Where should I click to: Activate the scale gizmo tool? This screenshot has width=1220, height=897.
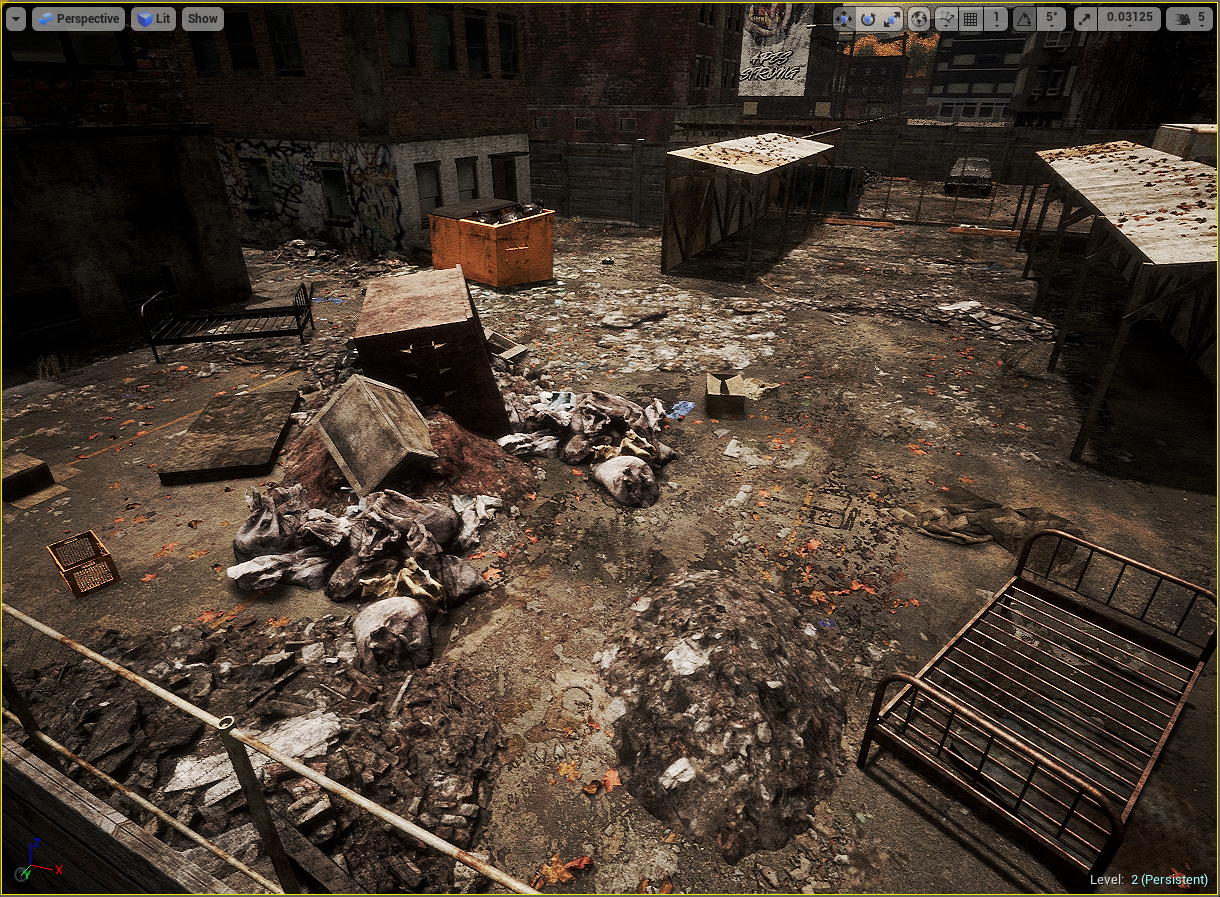click(x=892, y=19)
